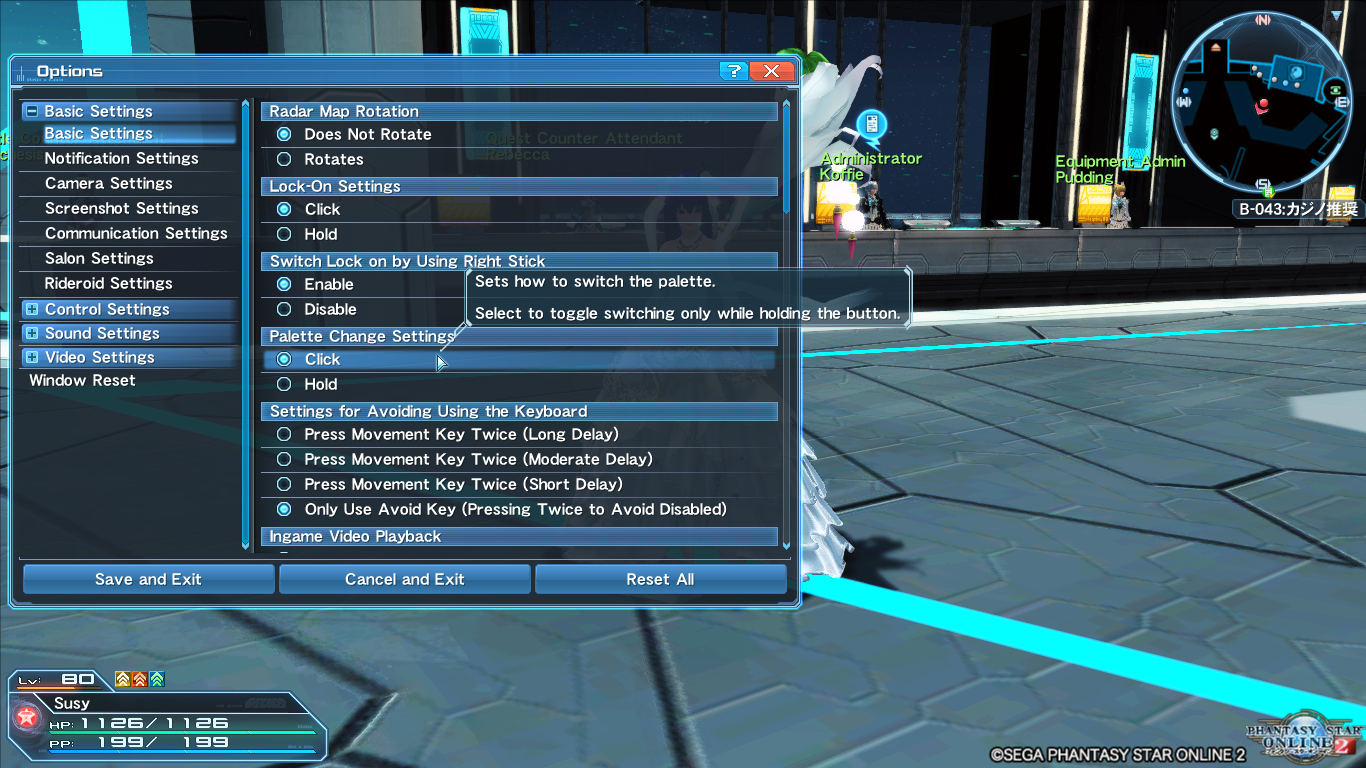Open Camera Settings from the sidebar
The height and width of the screenshot is (768, 1366).
pos(109,183)
